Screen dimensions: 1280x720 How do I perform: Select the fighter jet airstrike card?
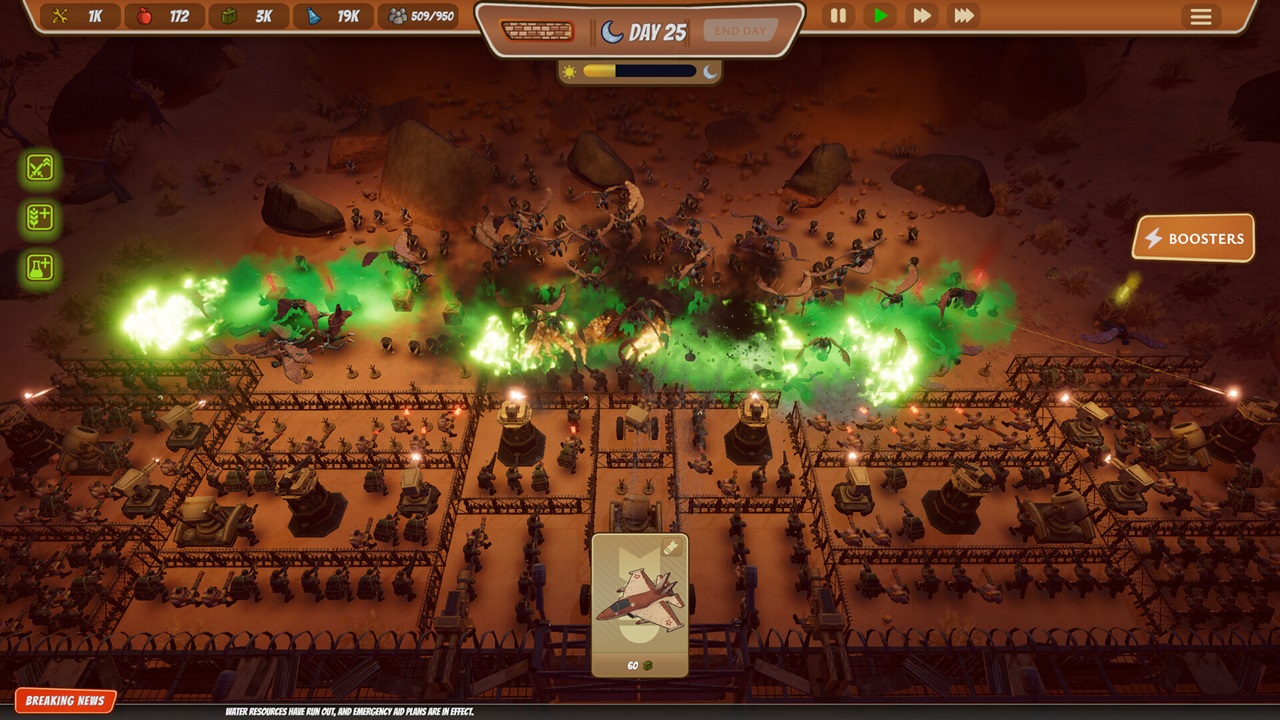[x=640, y=604]
